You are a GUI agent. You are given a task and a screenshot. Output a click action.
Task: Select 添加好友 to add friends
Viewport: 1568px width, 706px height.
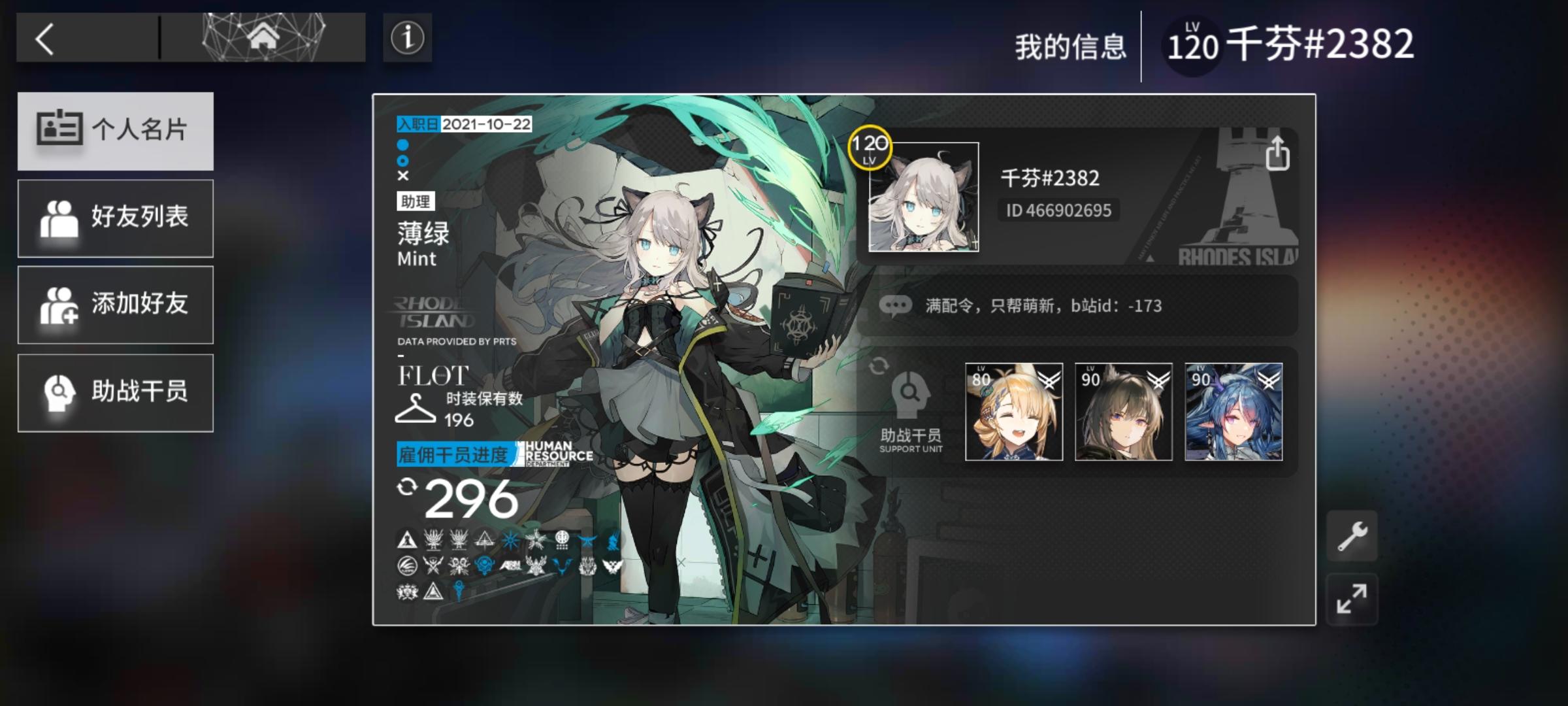[116, 304]
